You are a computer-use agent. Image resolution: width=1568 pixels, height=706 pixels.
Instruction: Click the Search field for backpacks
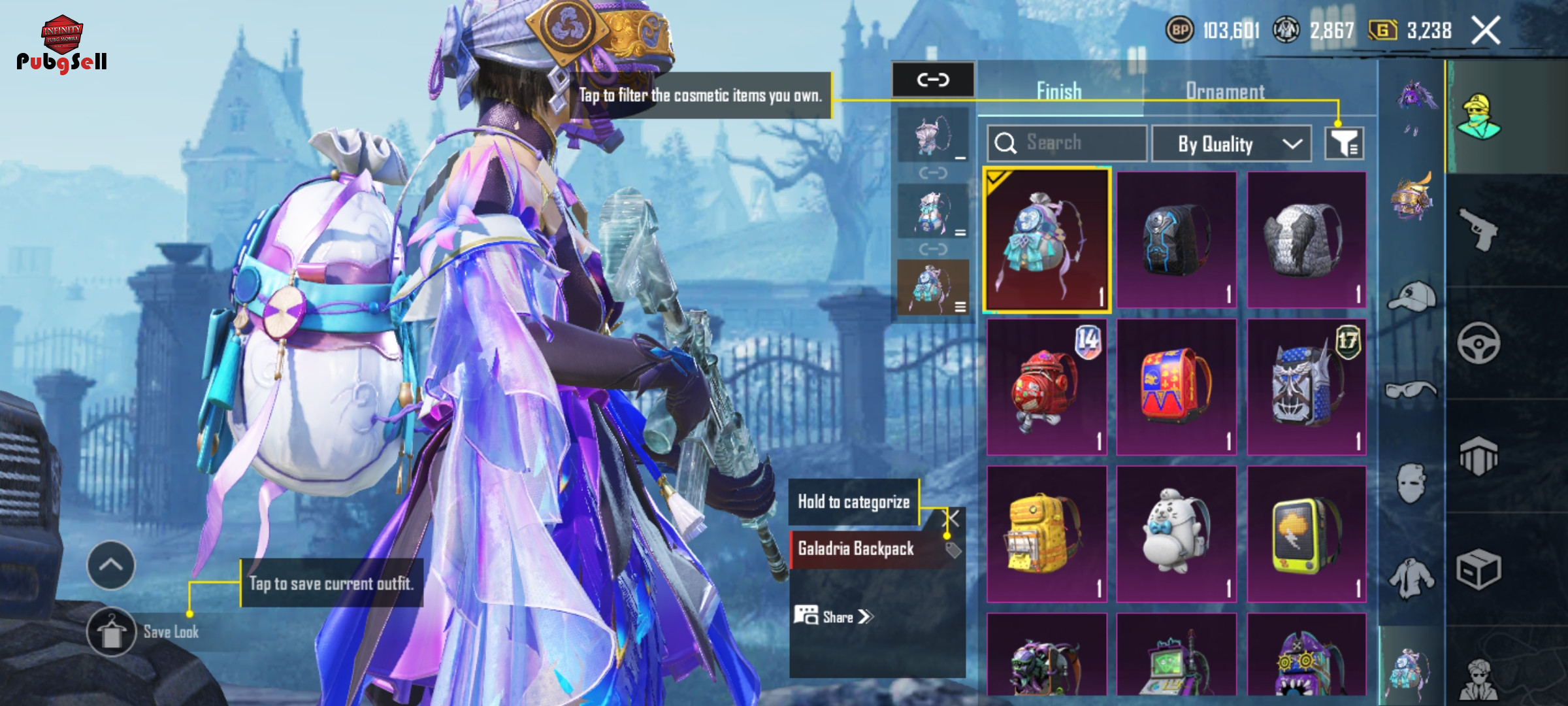(1067, 143)
